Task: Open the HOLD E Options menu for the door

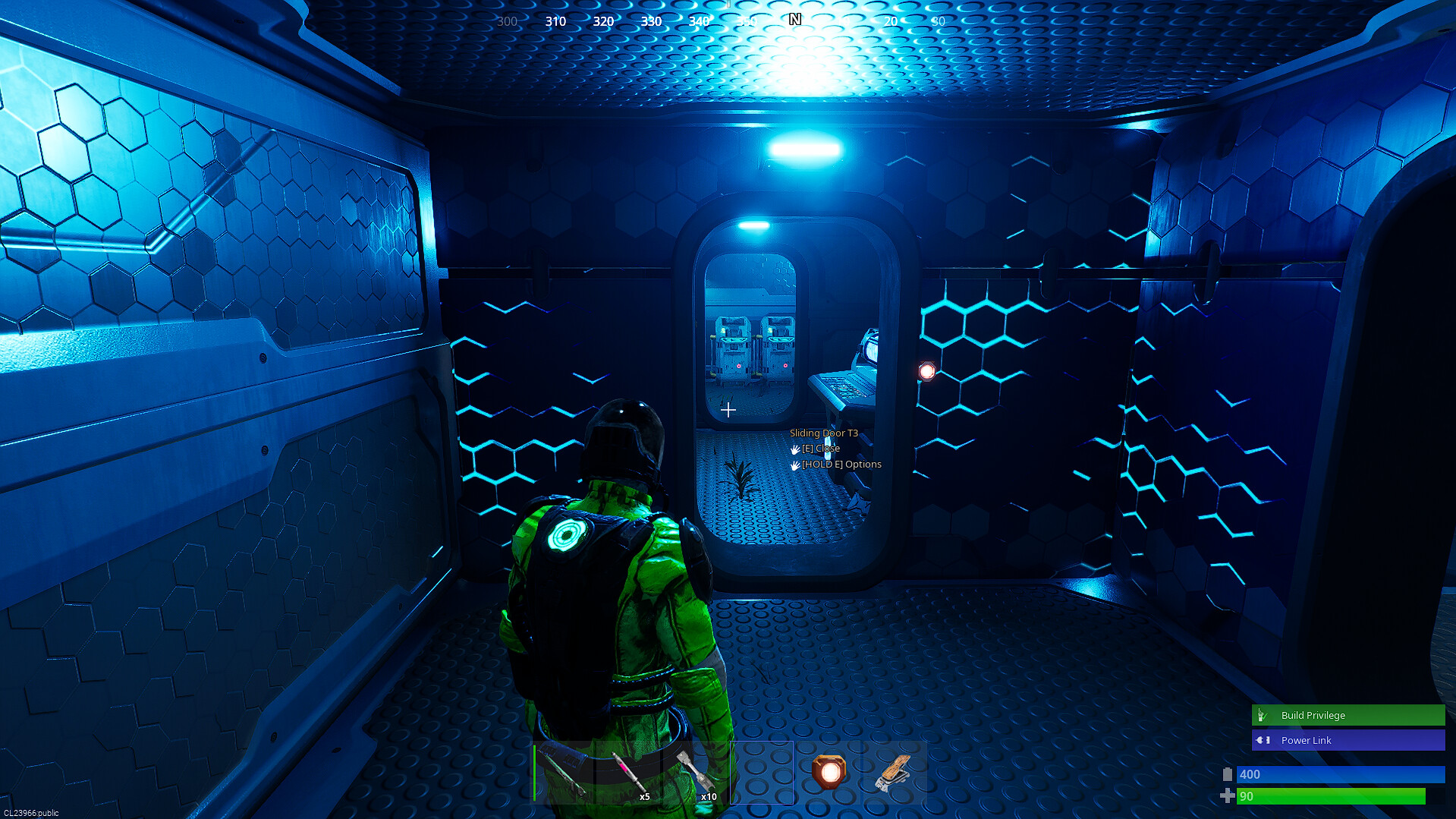Action: coord(841,464)
